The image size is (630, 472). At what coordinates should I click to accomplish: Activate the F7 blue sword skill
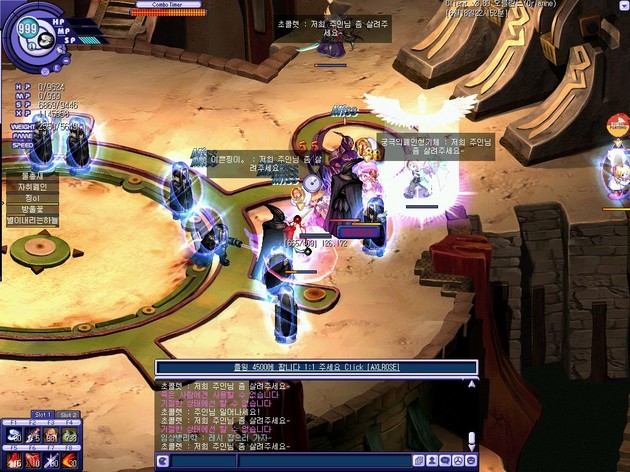pos(53,460)
